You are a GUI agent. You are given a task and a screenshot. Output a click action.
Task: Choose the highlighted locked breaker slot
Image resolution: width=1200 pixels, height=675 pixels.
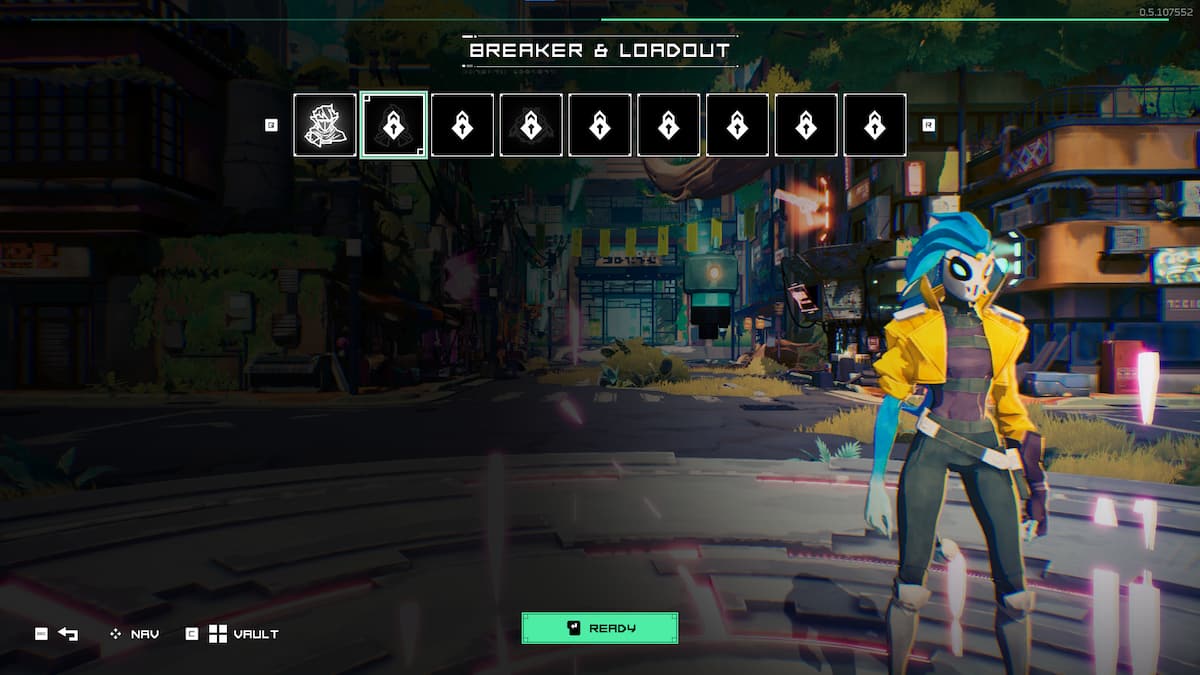[394, 125]
